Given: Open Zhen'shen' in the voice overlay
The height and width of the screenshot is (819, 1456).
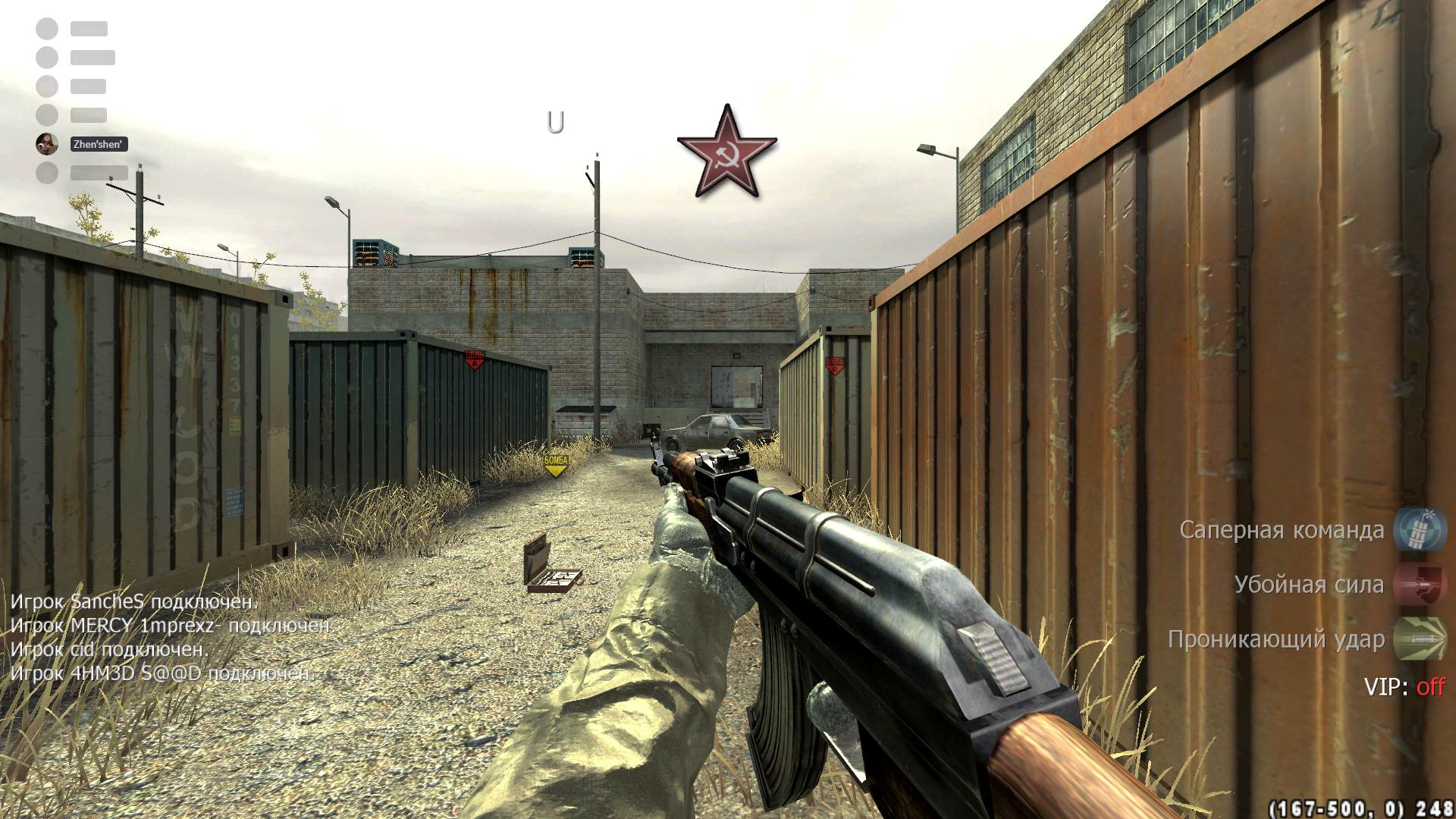Looking at the screenshot, I should (97, 144).
